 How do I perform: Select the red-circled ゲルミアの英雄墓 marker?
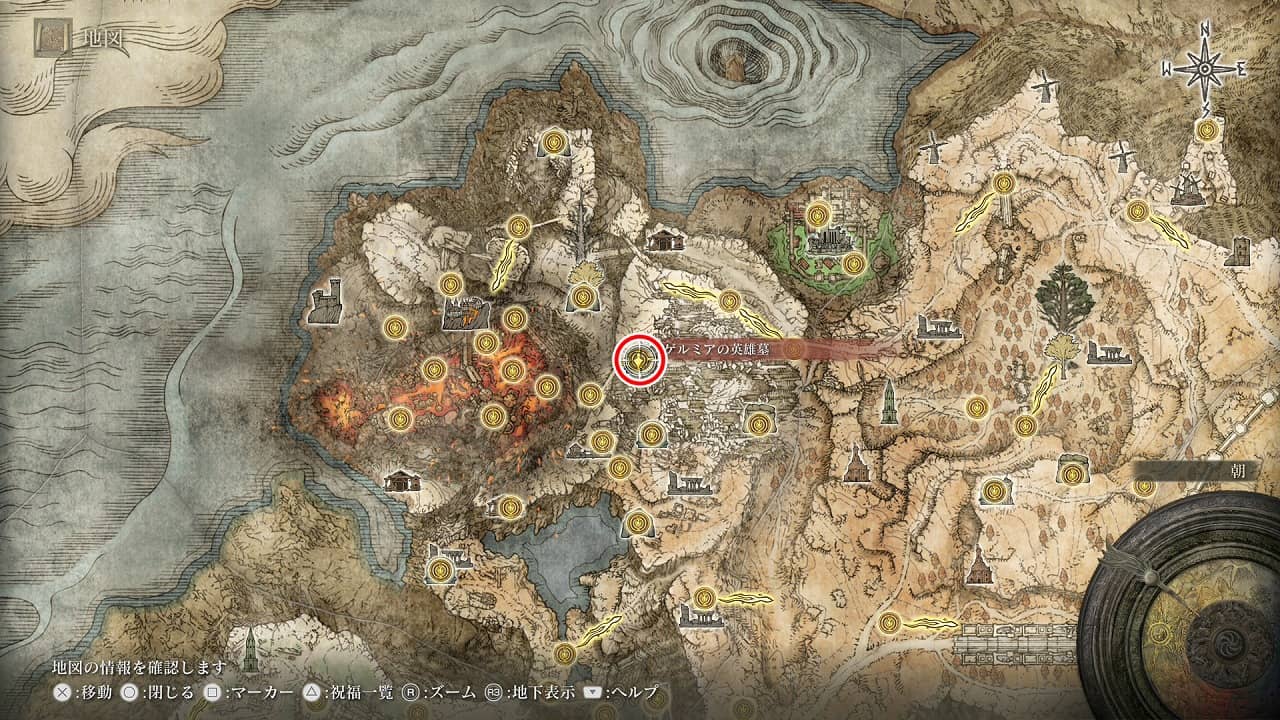tap(640, 360)
